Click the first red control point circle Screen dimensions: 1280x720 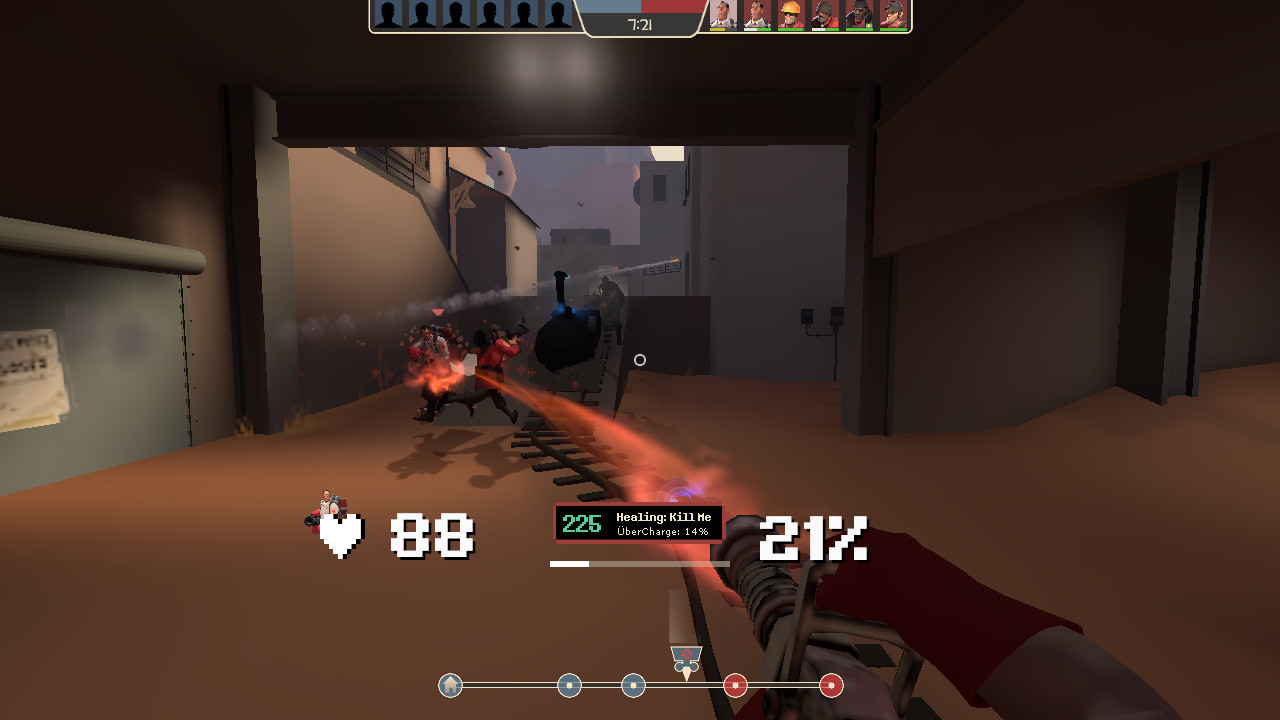click(735, 687)
